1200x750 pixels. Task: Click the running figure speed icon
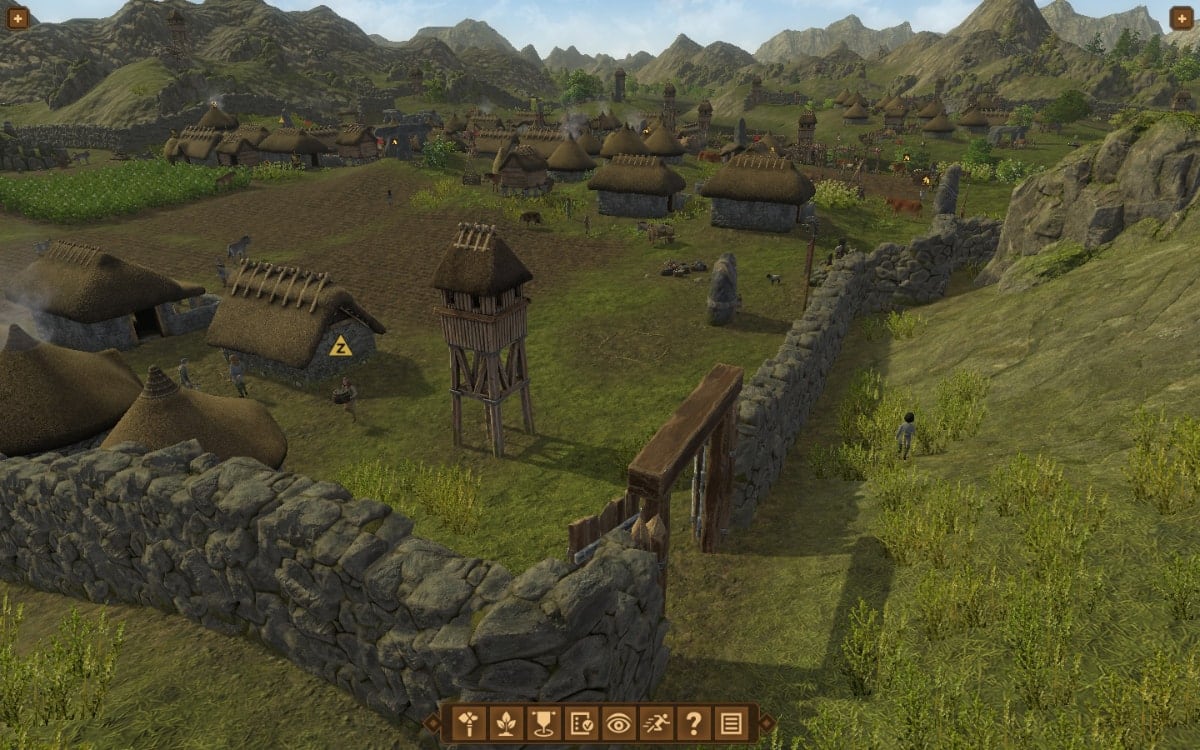(x=655, y=722)
